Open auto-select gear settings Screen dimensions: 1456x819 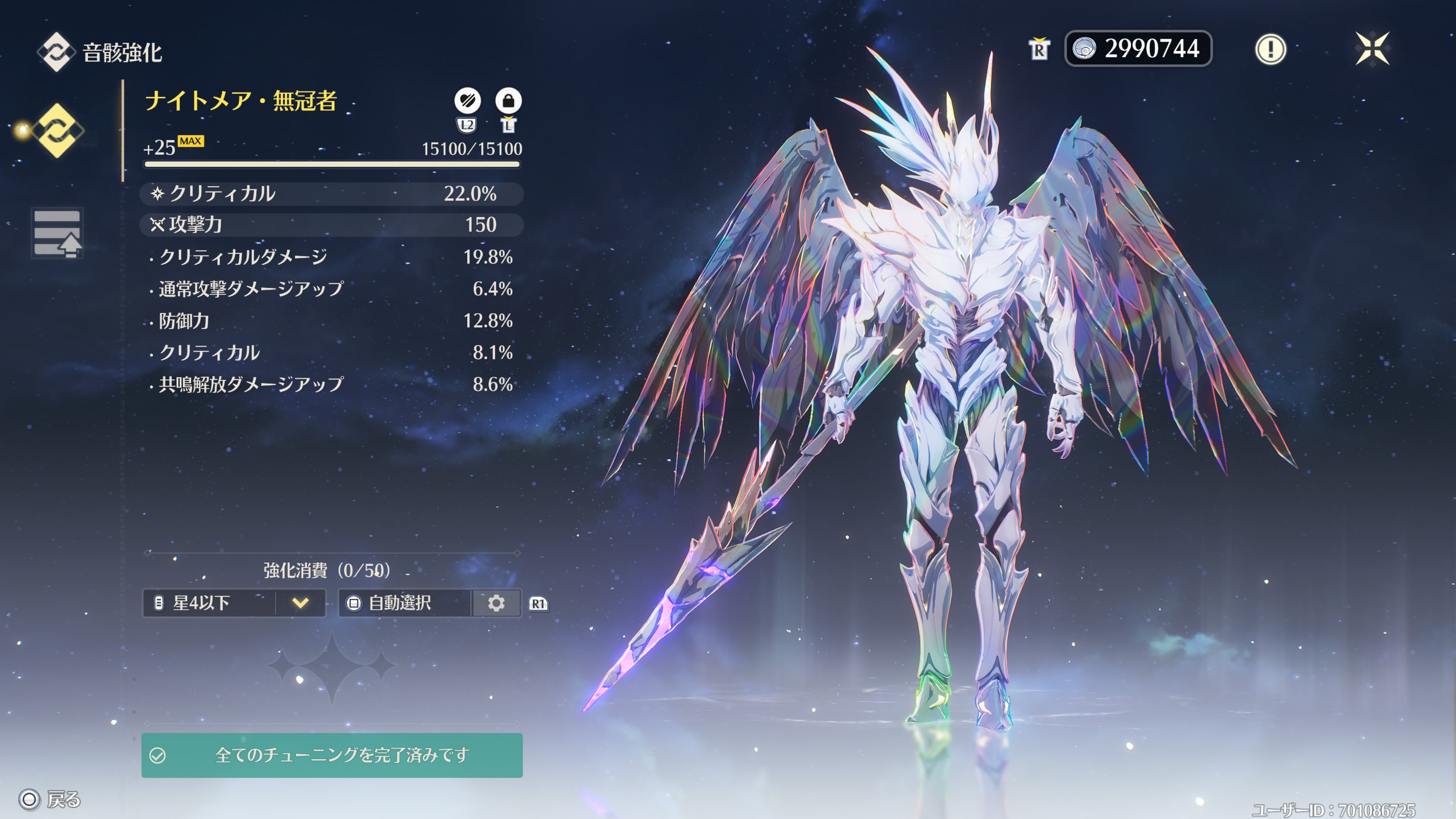pos(496,603)
